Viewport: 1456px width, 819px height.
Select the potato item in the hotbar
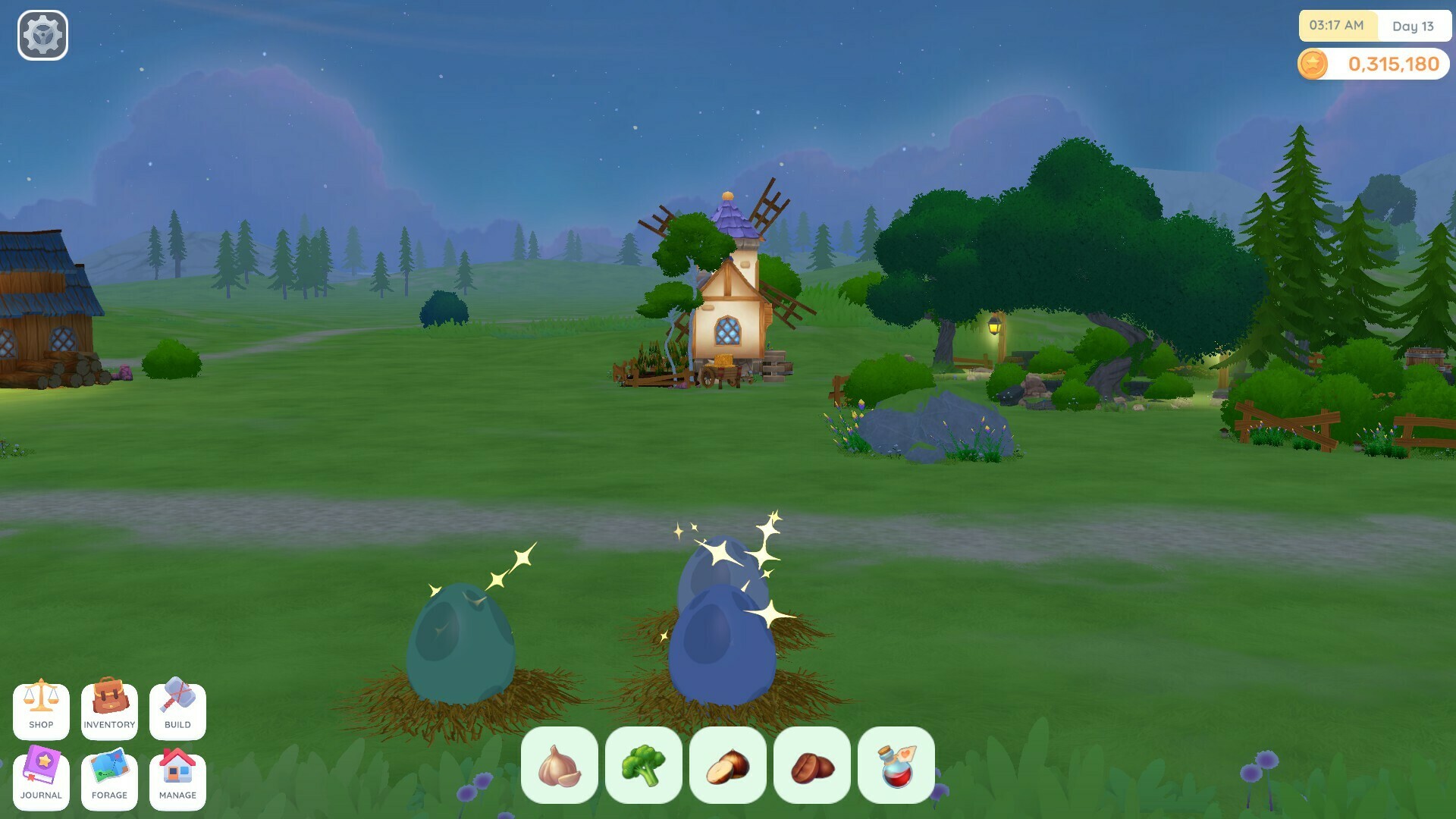729,766
